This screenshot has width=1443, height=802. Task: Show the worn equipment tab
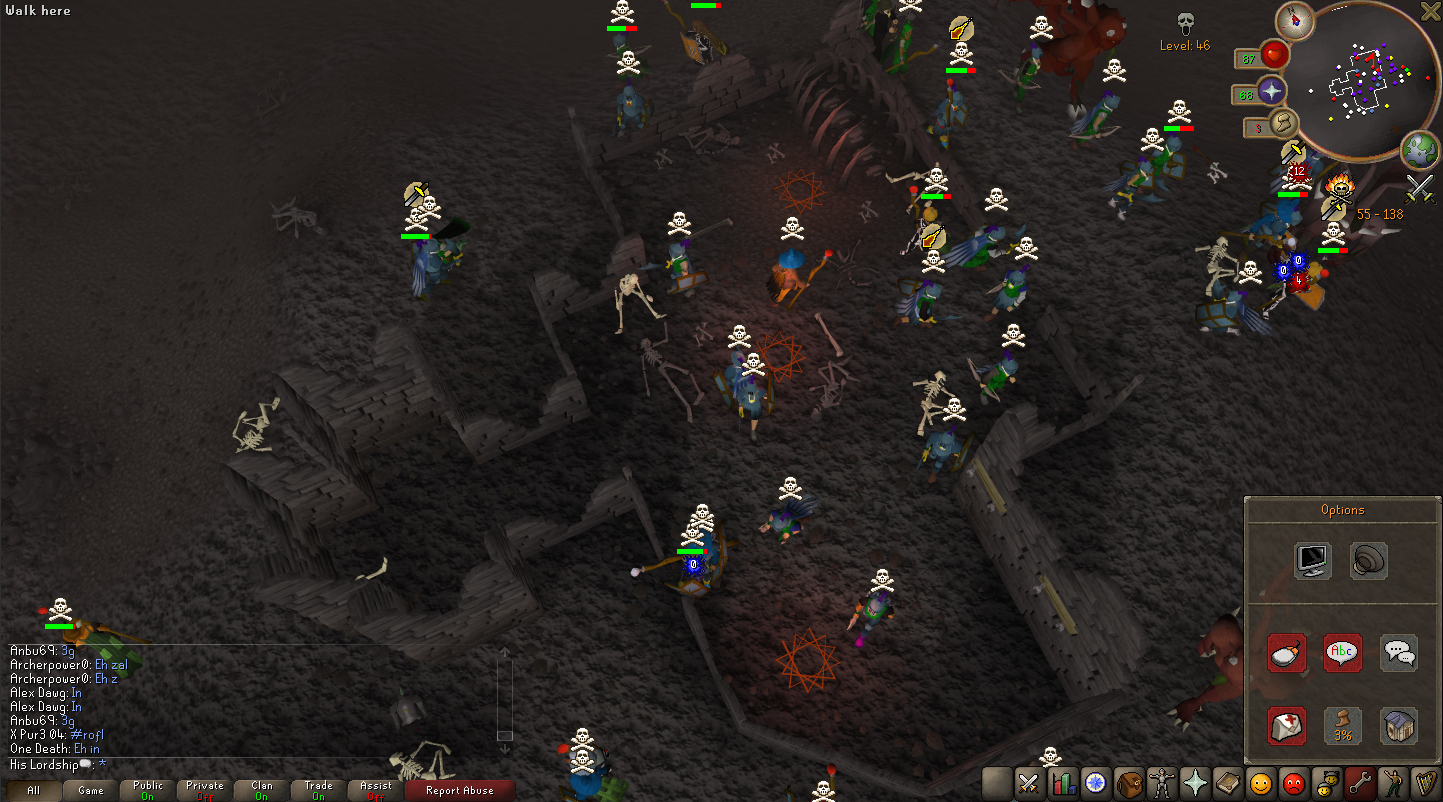(1162, 782)
